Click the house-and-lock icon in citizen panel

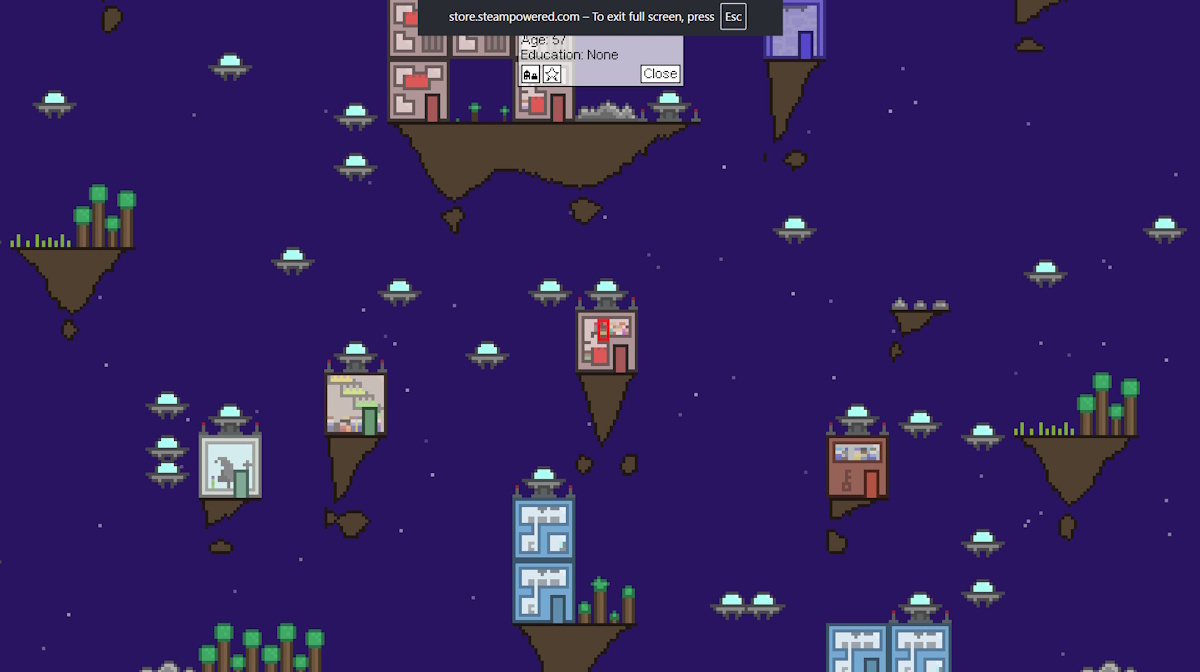click(531, 74)
